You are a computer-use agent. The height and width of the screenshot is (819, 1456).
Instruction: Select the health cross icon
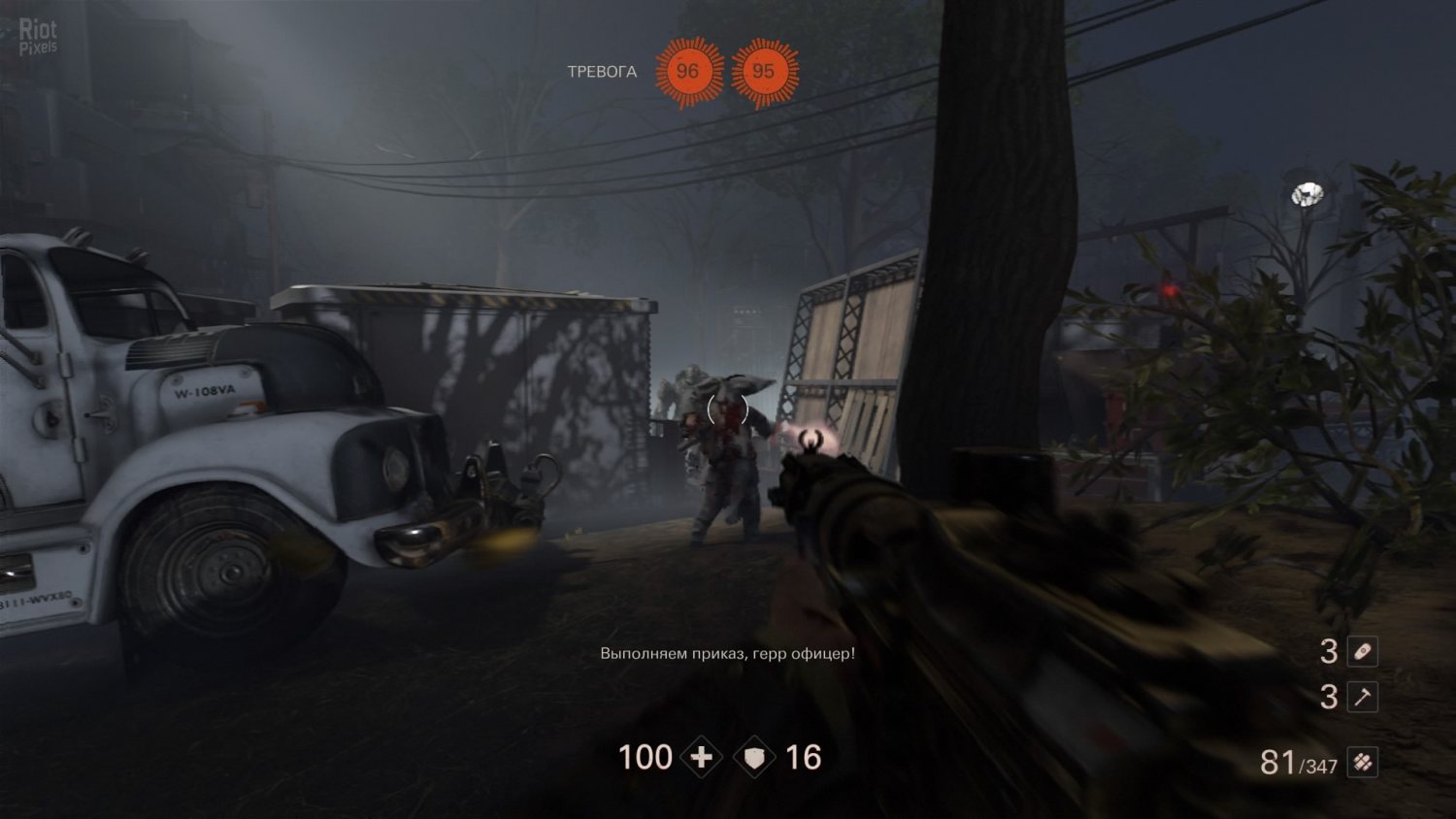701,758
